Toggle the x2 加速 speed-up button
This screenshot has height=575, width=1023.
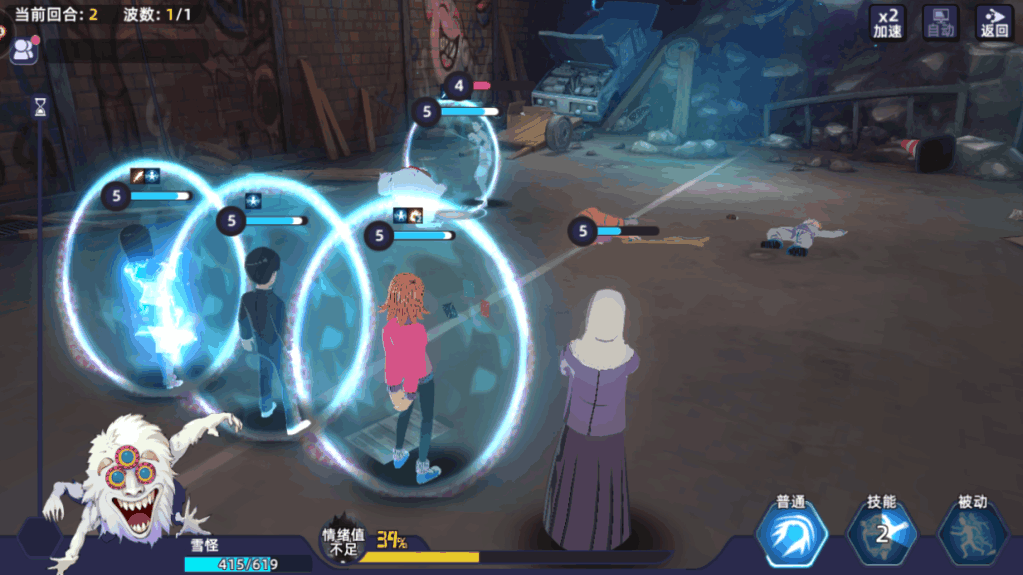[887, 22]
